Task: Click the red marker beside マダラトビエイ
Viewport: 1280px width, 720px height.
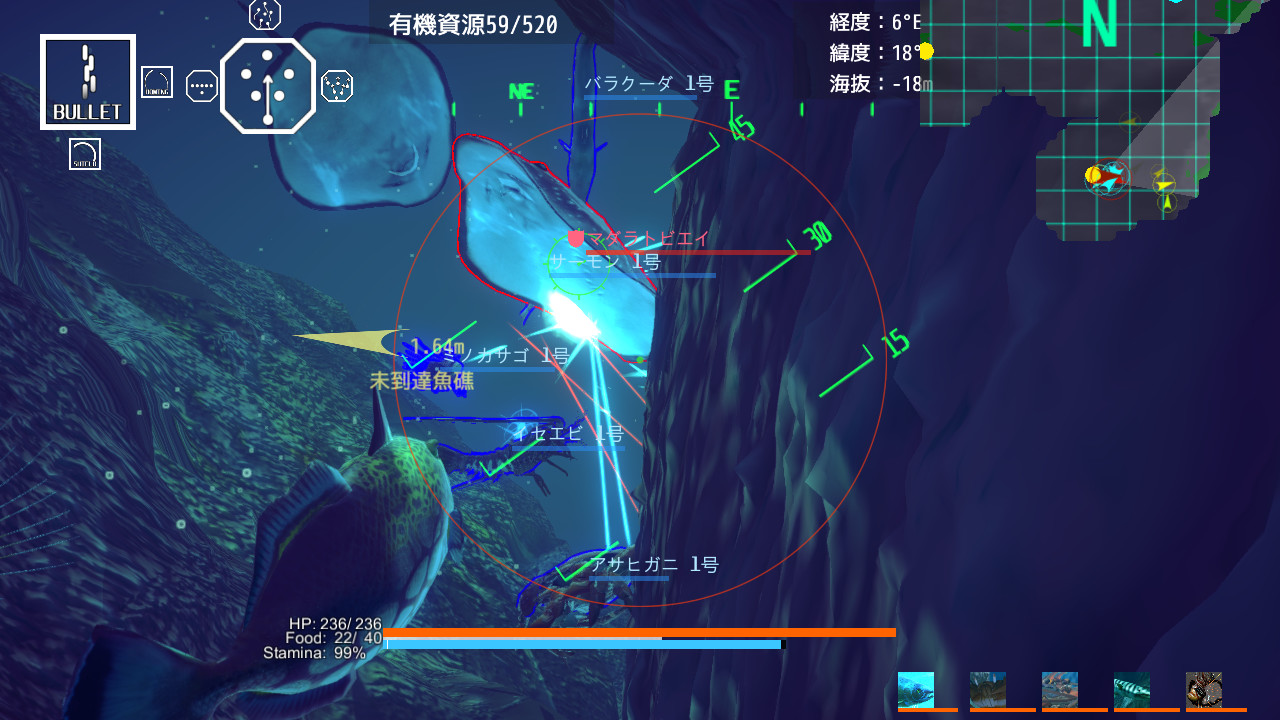Action: coord(575,239)
